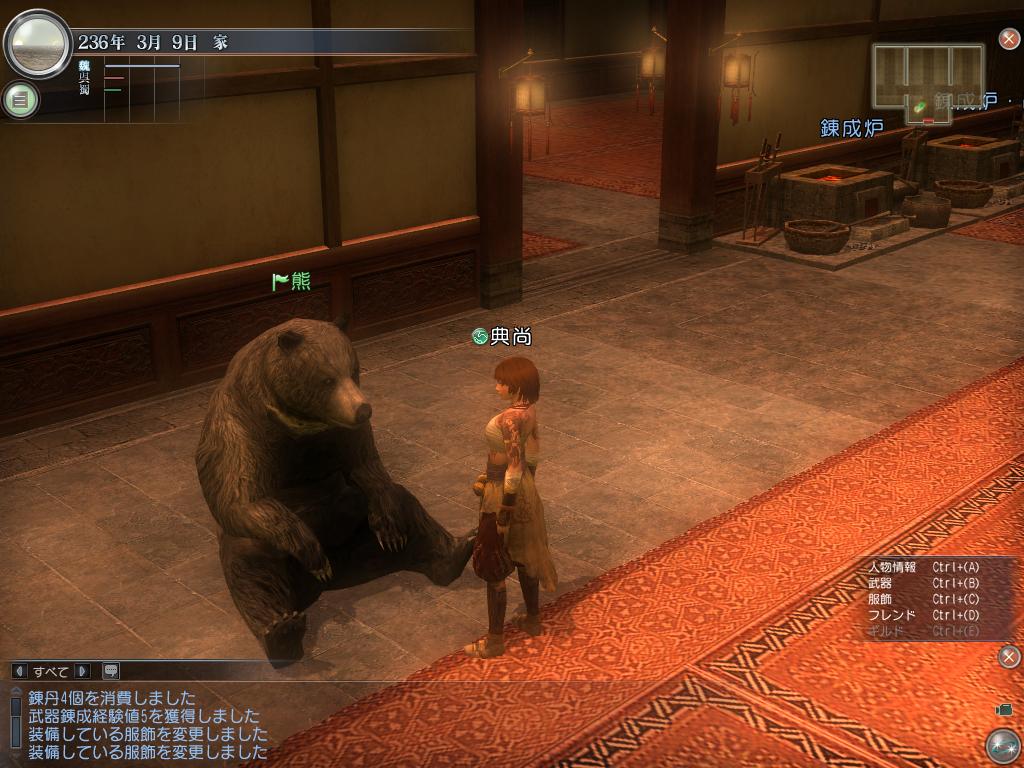This screenshot has width=1024, height=768.
Task: Click the round time-of-day portrait orb
Action: coord(38,43)
